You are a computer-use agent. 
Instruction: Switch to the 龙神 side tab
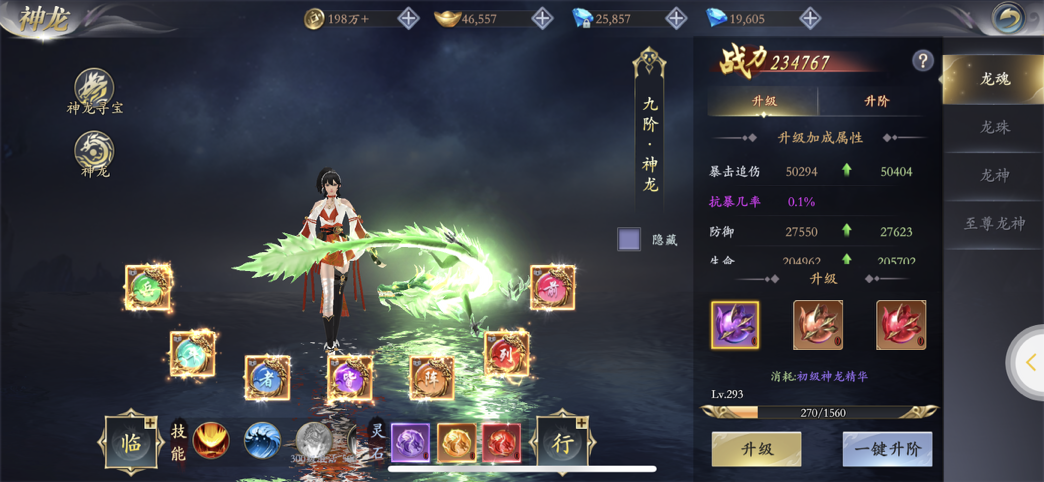(994, 175)
